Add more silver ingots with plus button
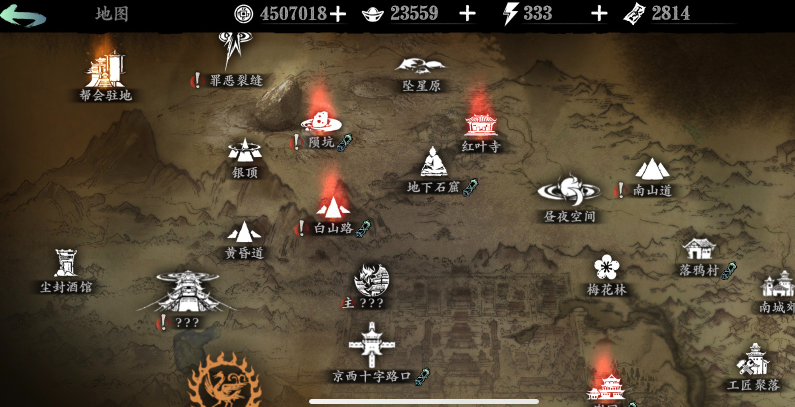The image size is (795, 407). [x=467, y=13]
